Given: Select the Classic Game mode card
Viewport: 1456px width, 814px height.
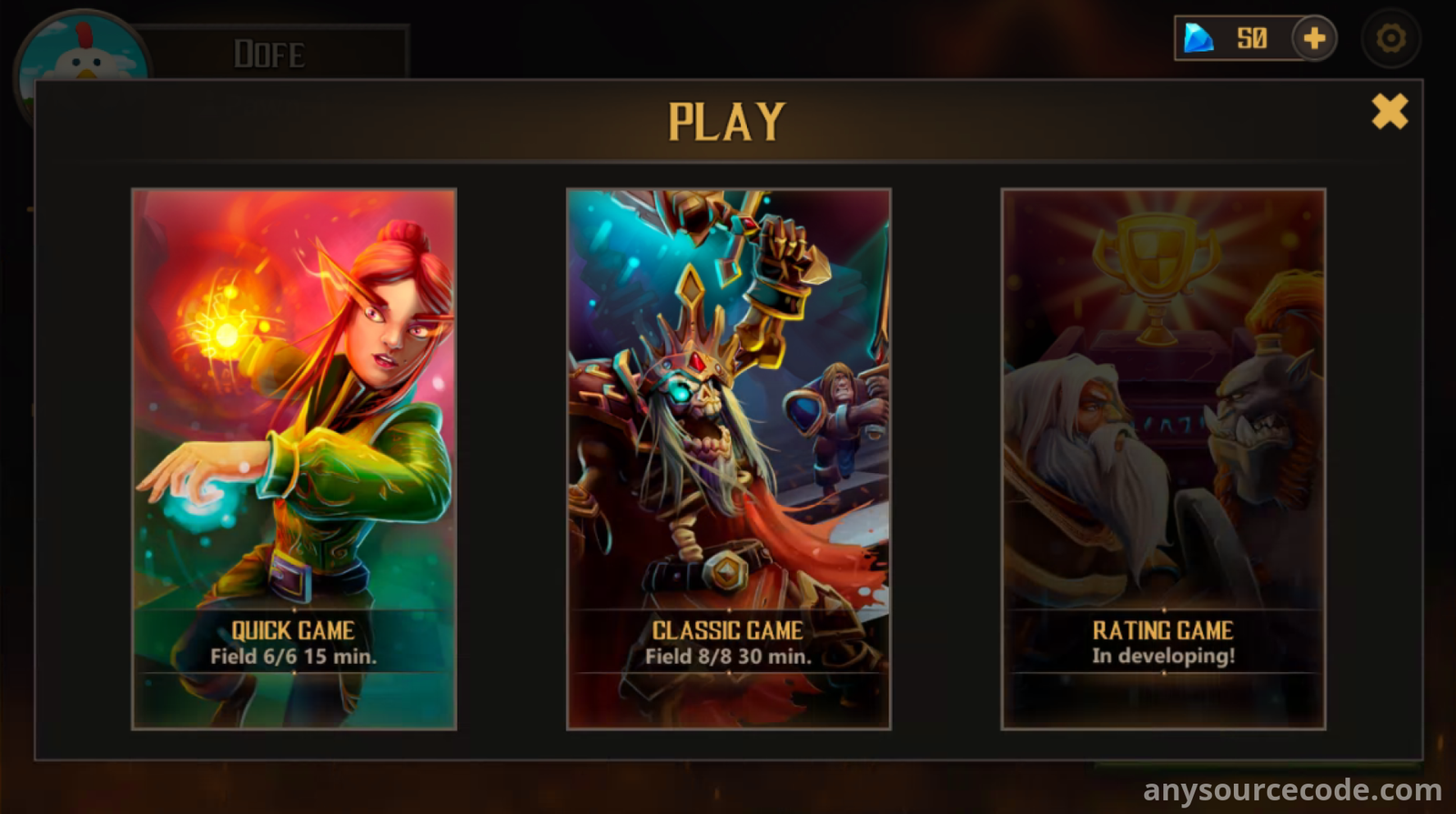Looking at the screenshot, I should [728, 458].
